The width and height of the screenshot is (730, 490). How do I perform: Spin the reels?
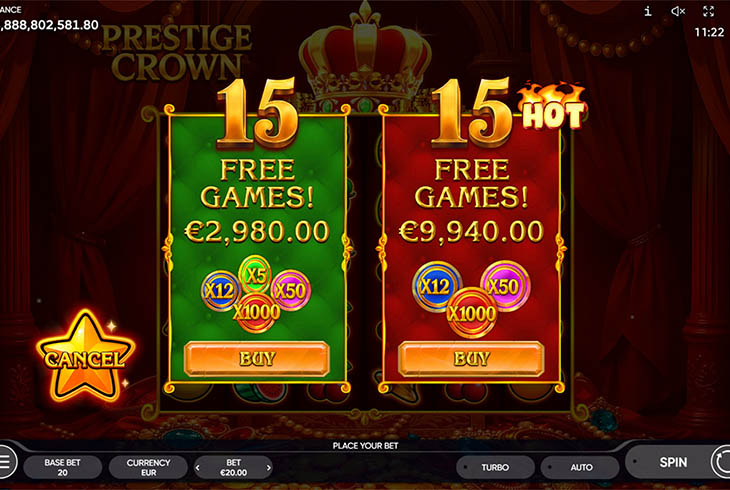click(673, 463)
